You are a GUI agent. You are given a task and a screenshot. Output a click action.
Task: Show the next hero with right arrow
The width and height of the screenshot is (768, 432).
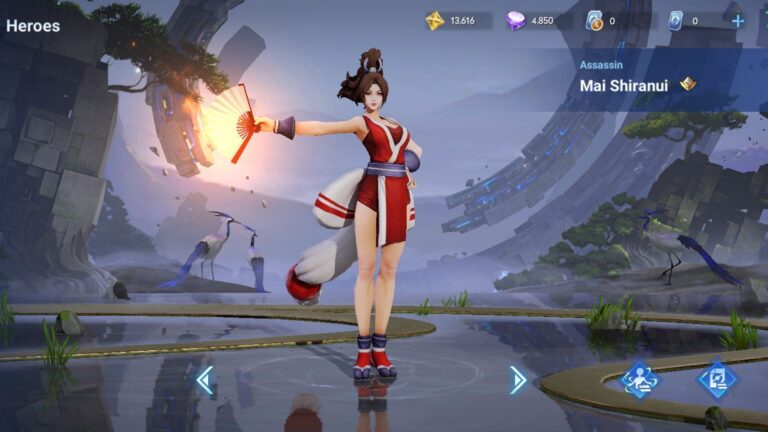click(517, 379)
